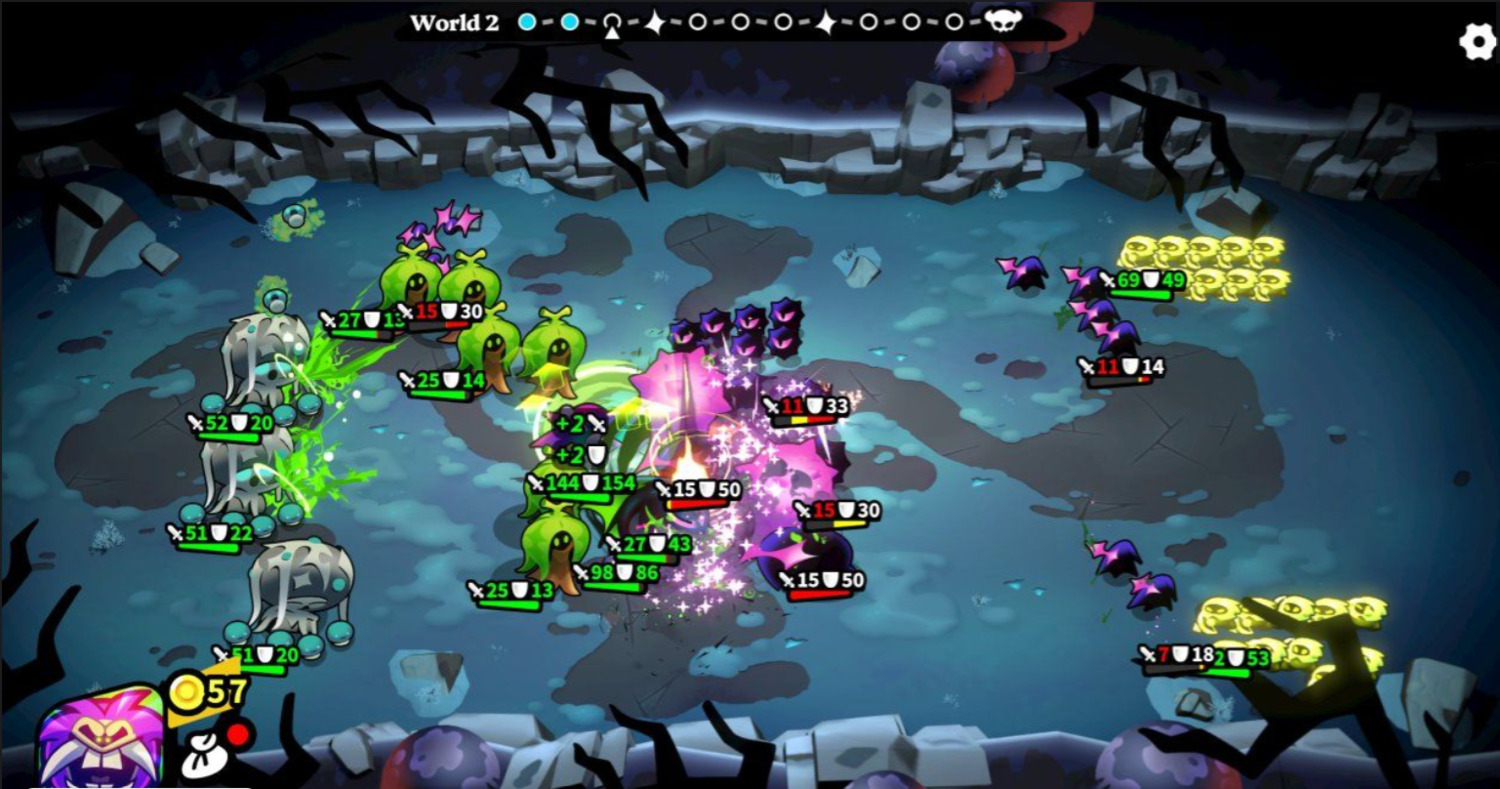Image resolution: width=1500 pixels, height=789 pixels.
Task: Open the settings gear menu
Action: coord(1477,41)
